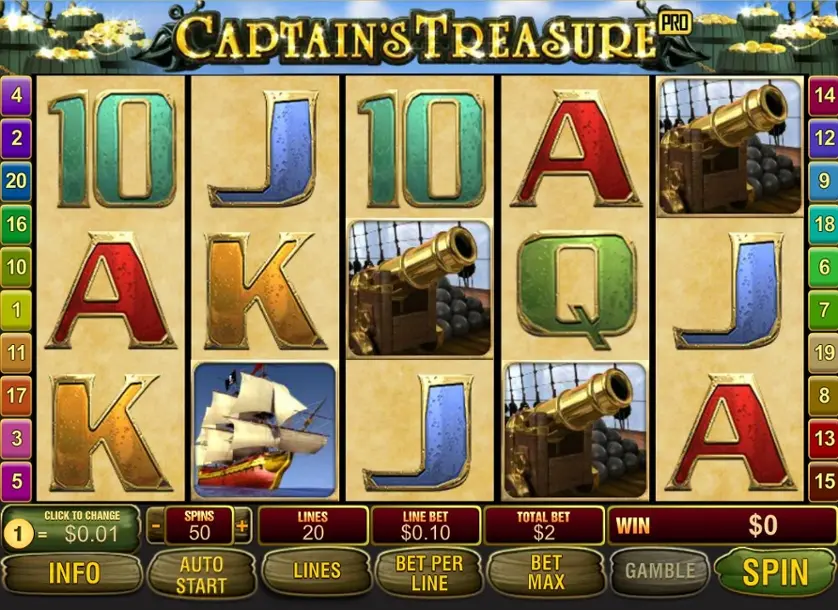Select payline number 15 marker
This screenshot has width=838, height=610.
823,482
